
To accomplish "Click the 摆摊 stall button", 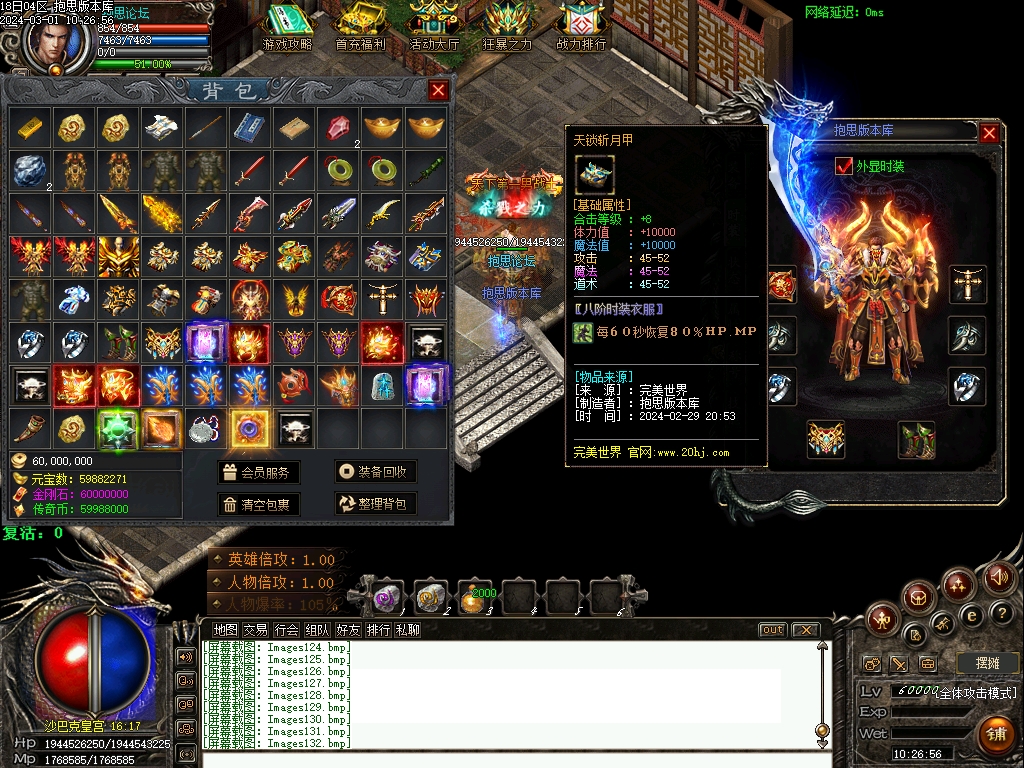I will (987, 663).
